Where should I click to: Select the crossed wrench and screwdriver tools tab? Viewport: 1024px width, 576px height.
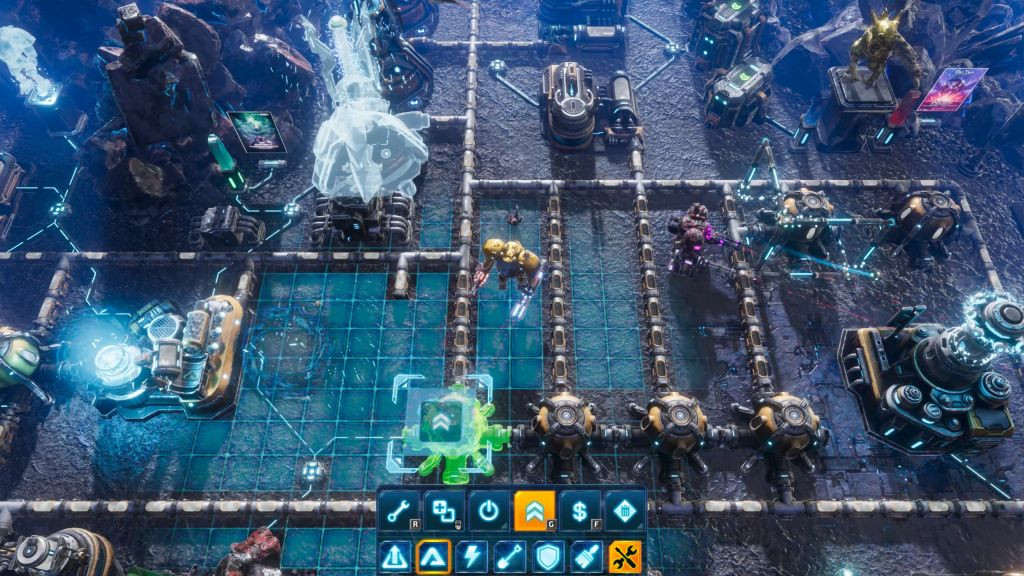625,556
